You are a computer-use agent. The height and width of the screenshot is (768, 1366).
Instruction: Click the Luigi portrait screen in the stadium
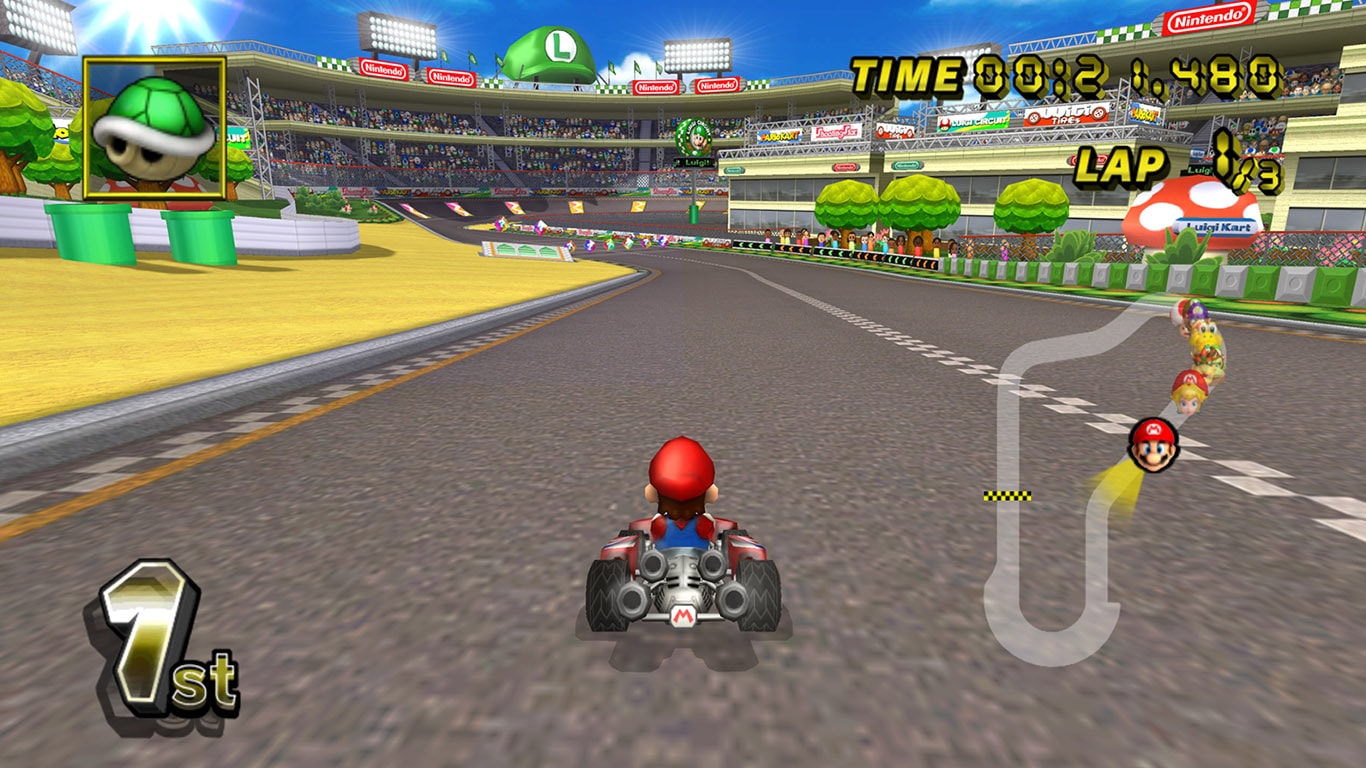(697, 140)
